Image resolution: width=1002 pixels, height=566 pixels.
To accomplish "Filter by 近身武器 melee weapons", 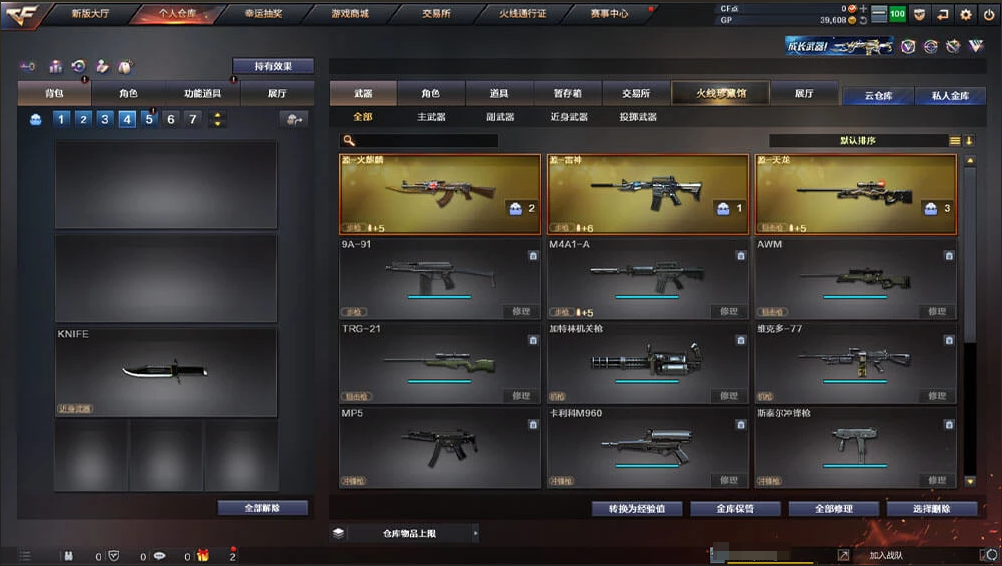I will point(569,117).
